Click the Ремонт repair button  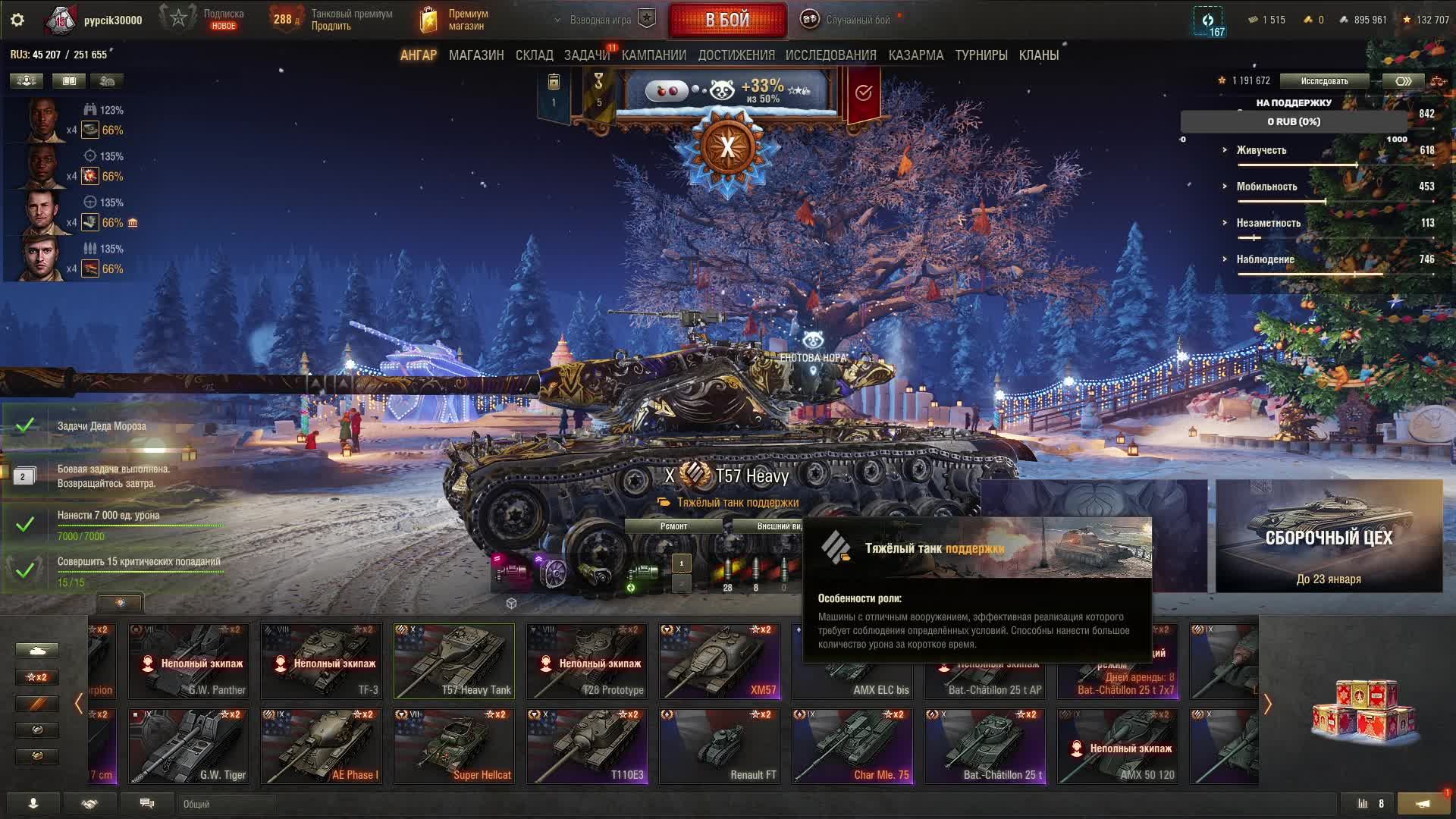(x=673, y=526)
